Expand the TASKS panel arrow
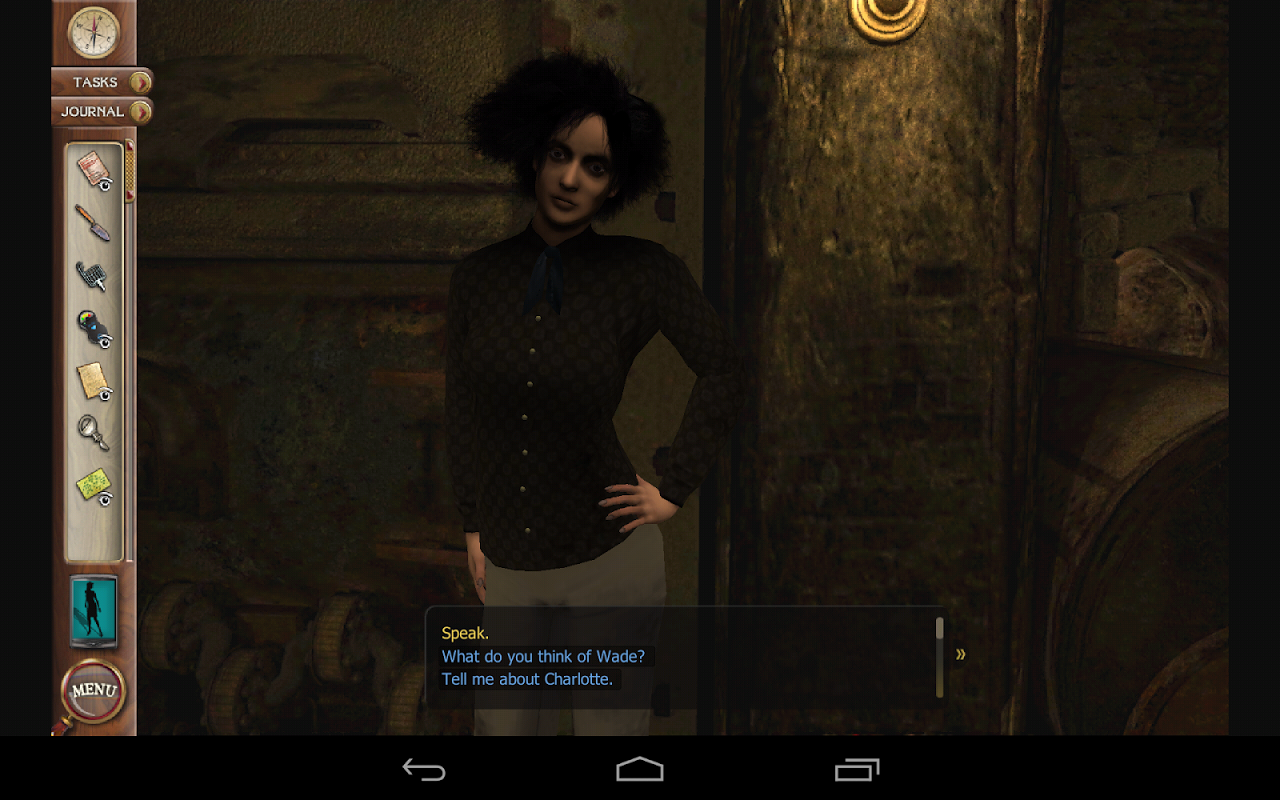Image resolution: width=1280 pixels, height=800 pixels. (138, 82)
